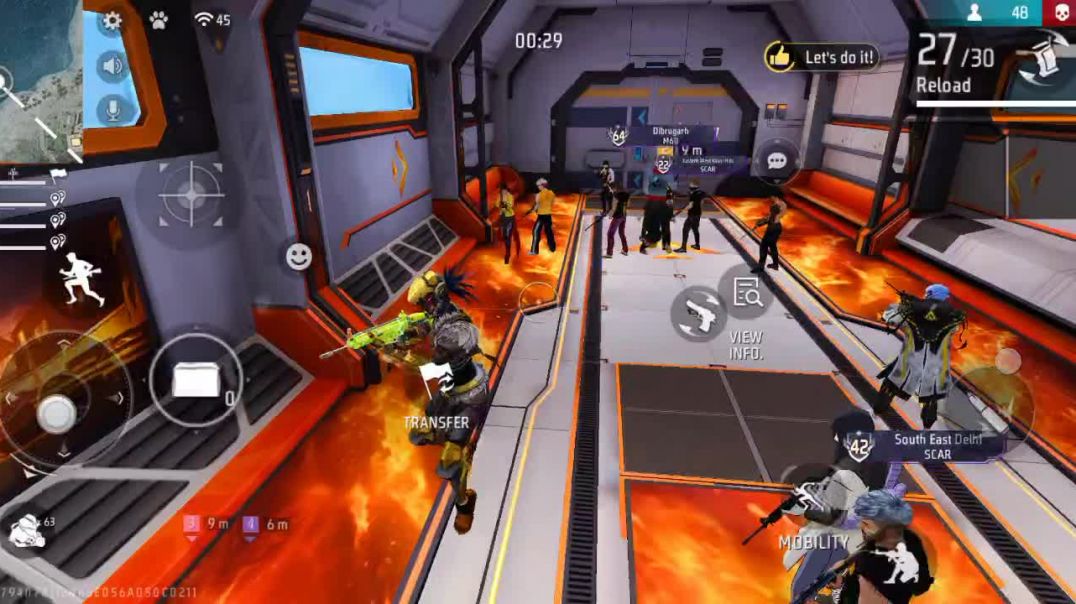Use the white item box slot

(196, 380)
